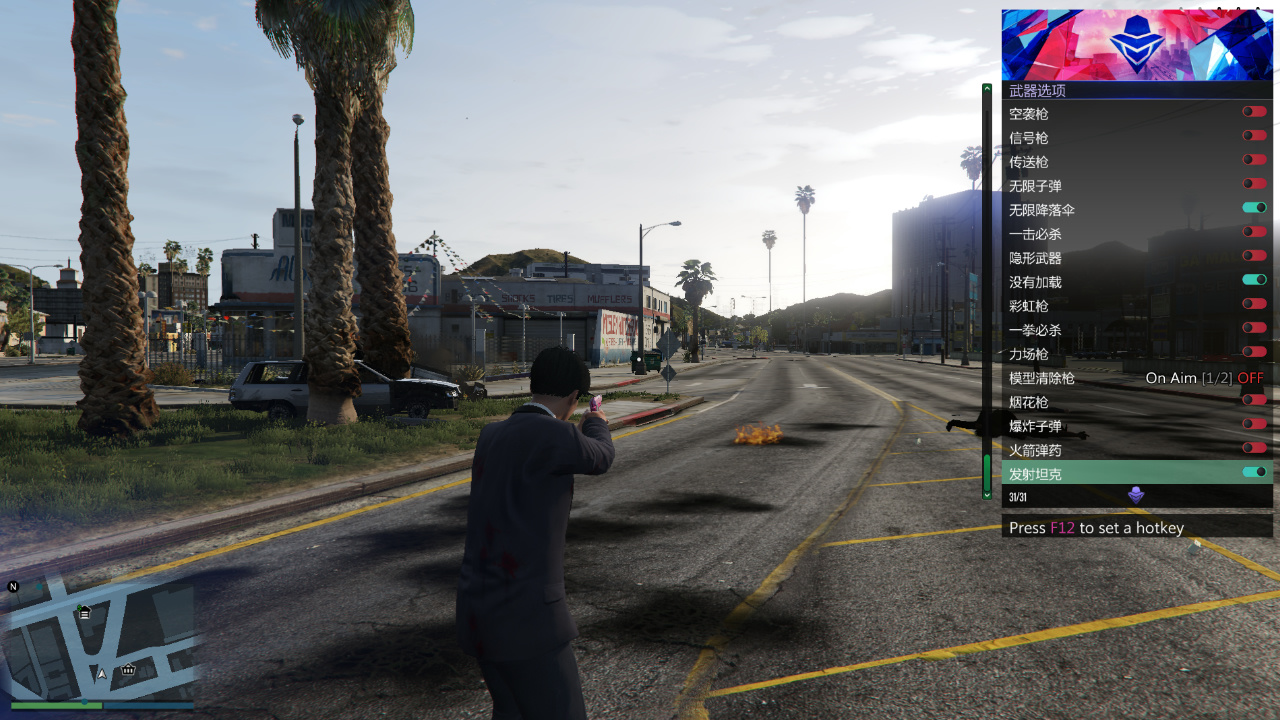Toggle 一拳必杀 on
The image size is (1280, 720).
pyautogui.click(x=1254, y=328)
